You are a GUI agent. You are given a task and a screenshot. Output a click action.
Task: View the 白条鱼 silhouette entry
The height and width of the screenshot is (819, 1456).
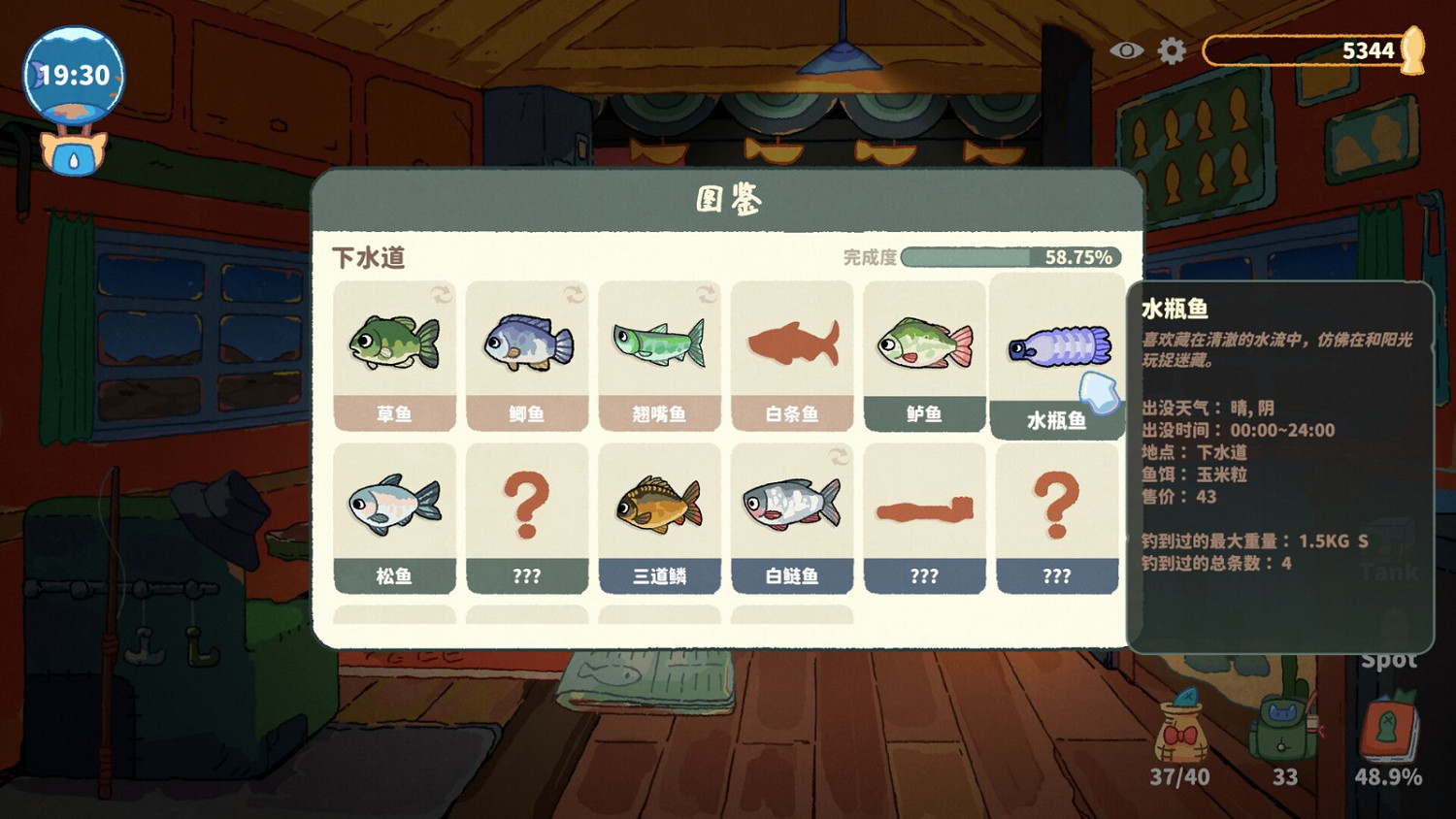click(x=793, y=354)
